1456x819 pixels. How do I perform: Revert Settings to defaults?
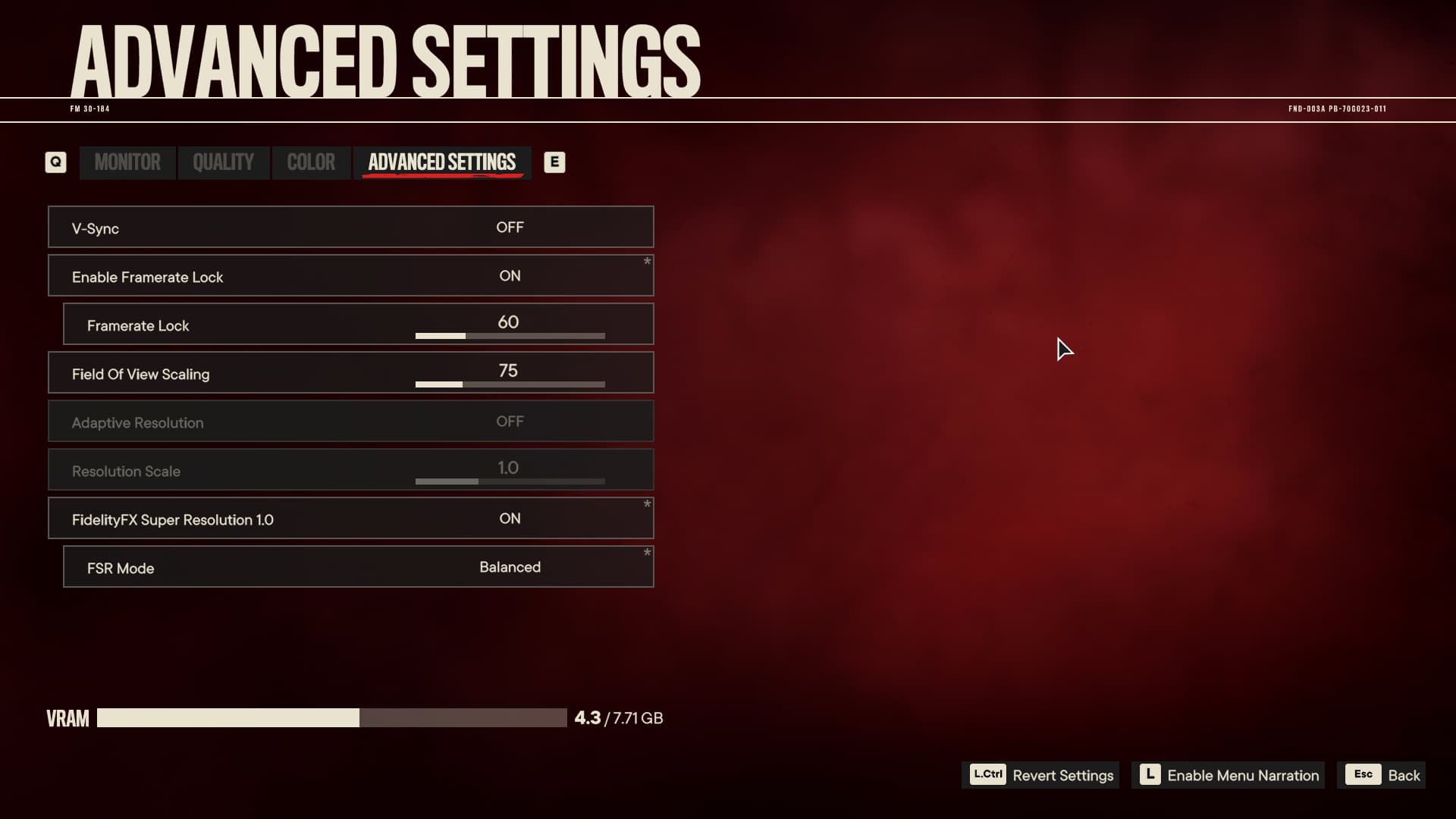click(x=1040, y=775)
